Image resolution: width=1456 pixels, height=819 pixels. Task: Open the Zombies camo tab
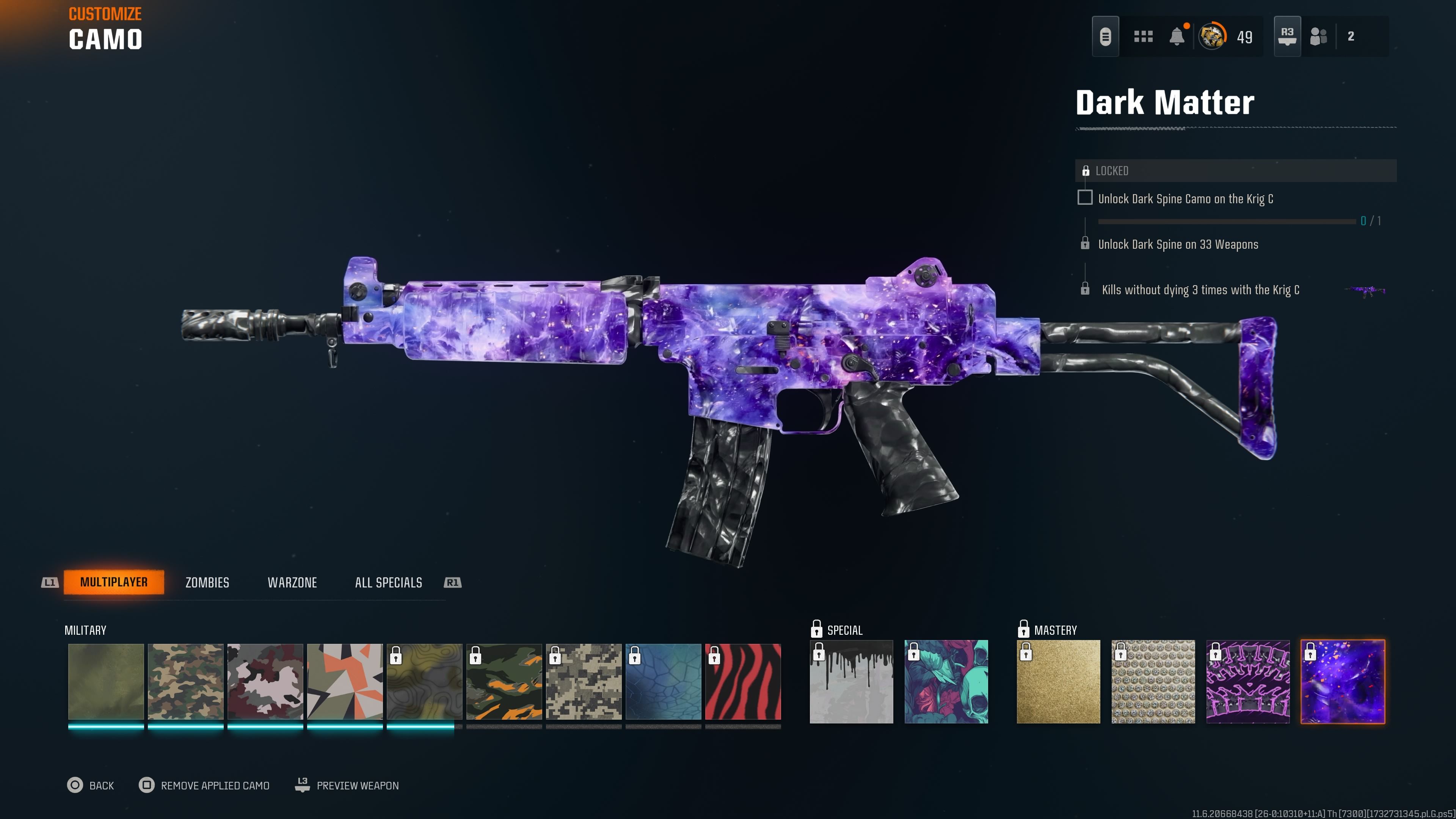[207, 583]
